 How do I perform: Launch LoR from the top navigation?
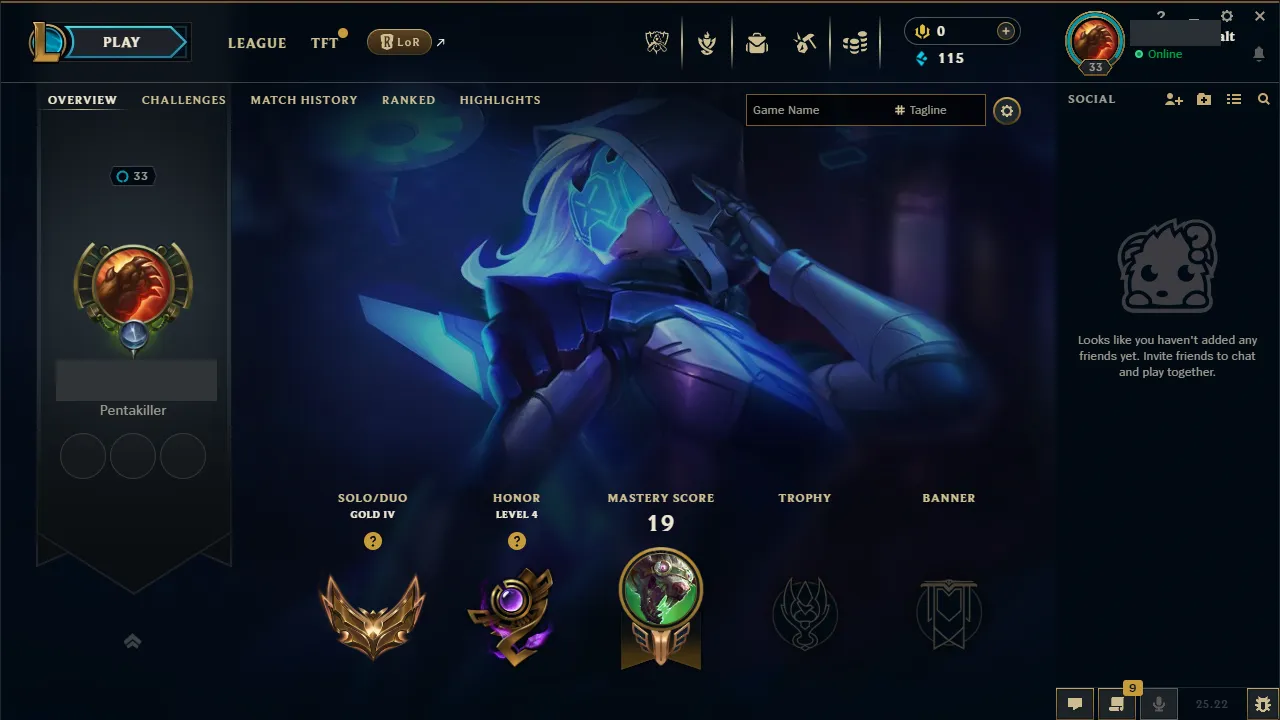tap(399, 42)
